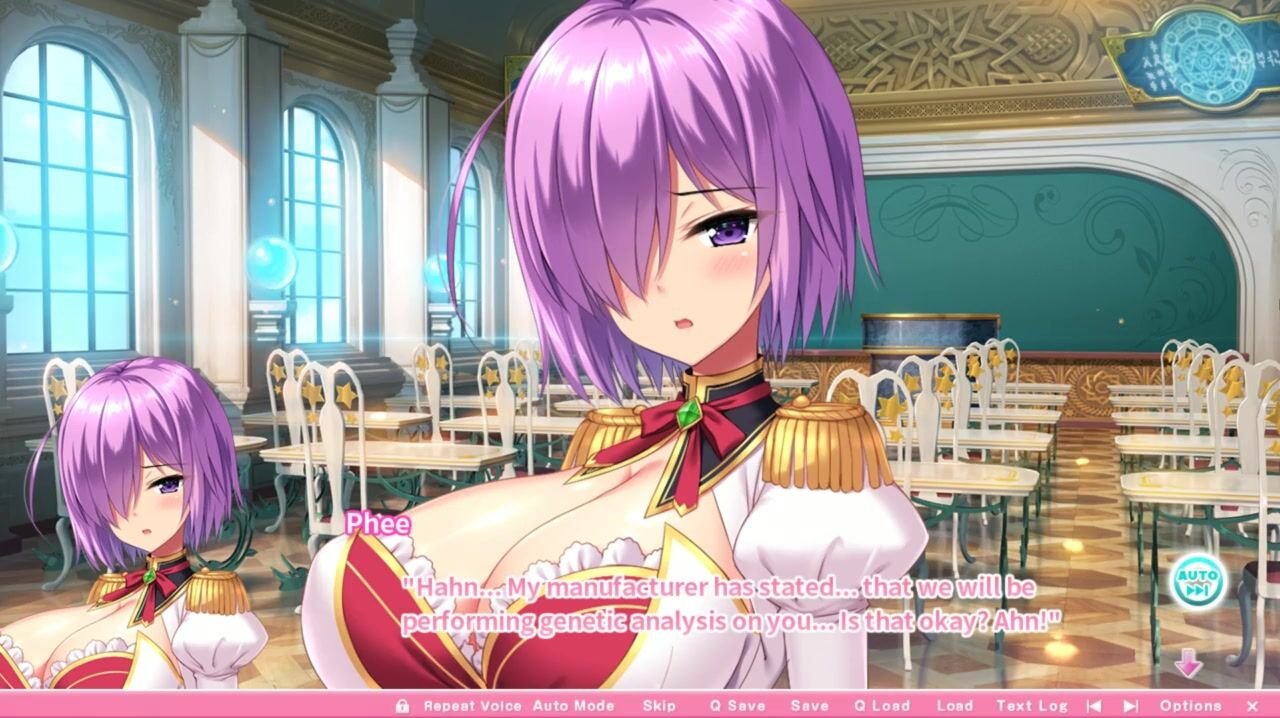Screen dimensions: 1280x718
Task: Click the round AUTO fast-forward button
Action: coord(1197,581)
